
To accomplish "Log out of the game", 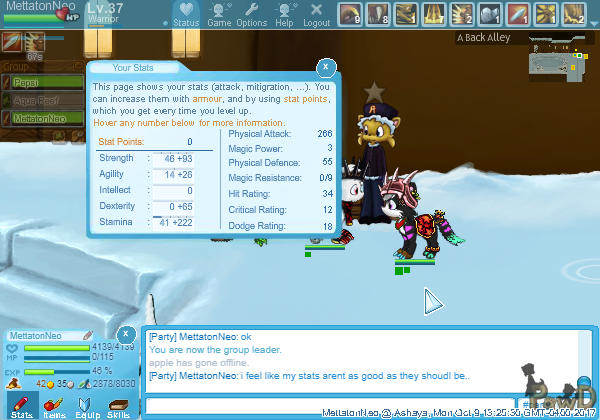I will [x=316, y=15].
